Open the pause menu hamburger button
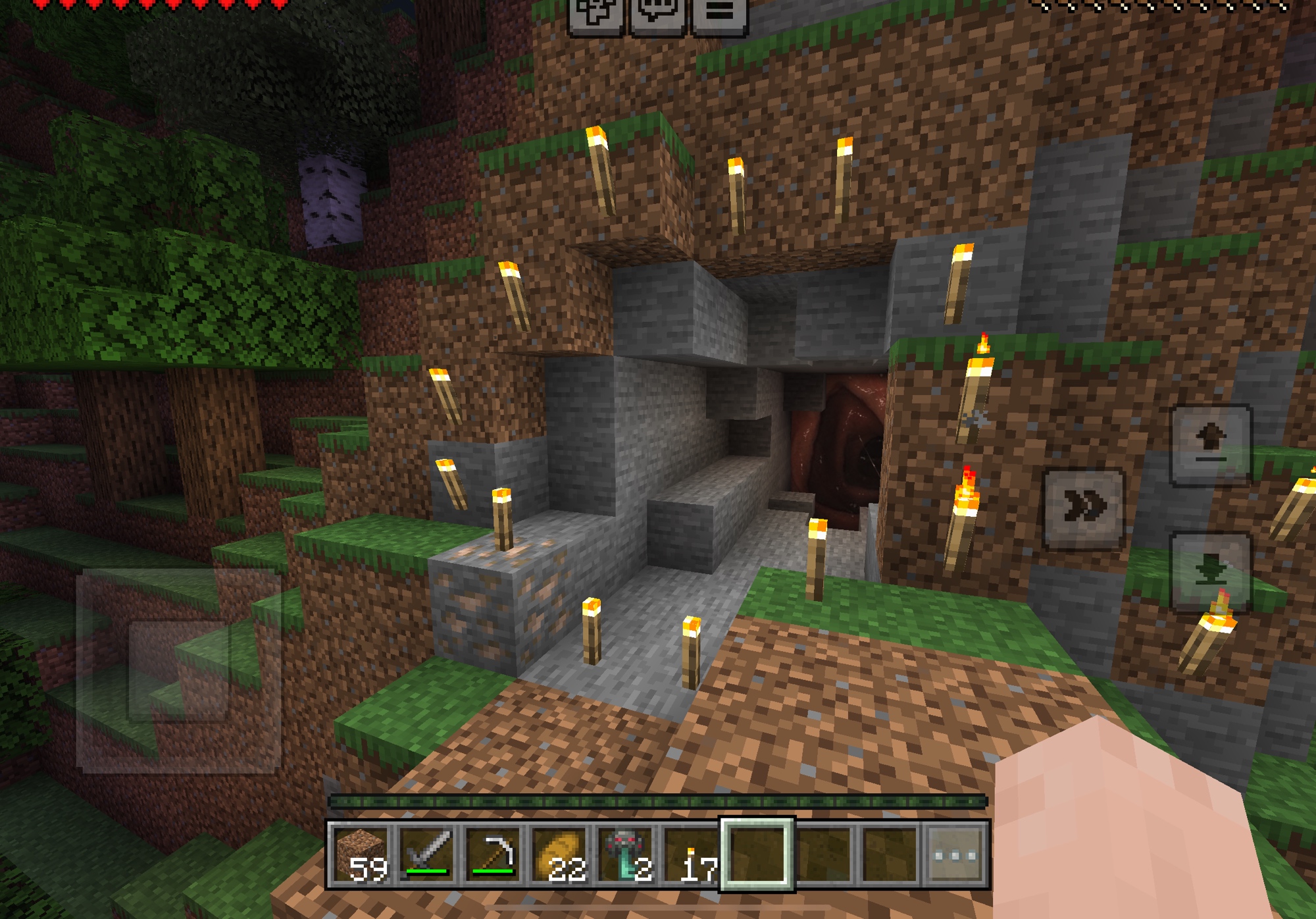The height and width of the screenshot is (919, 1316). click(719, 12)
